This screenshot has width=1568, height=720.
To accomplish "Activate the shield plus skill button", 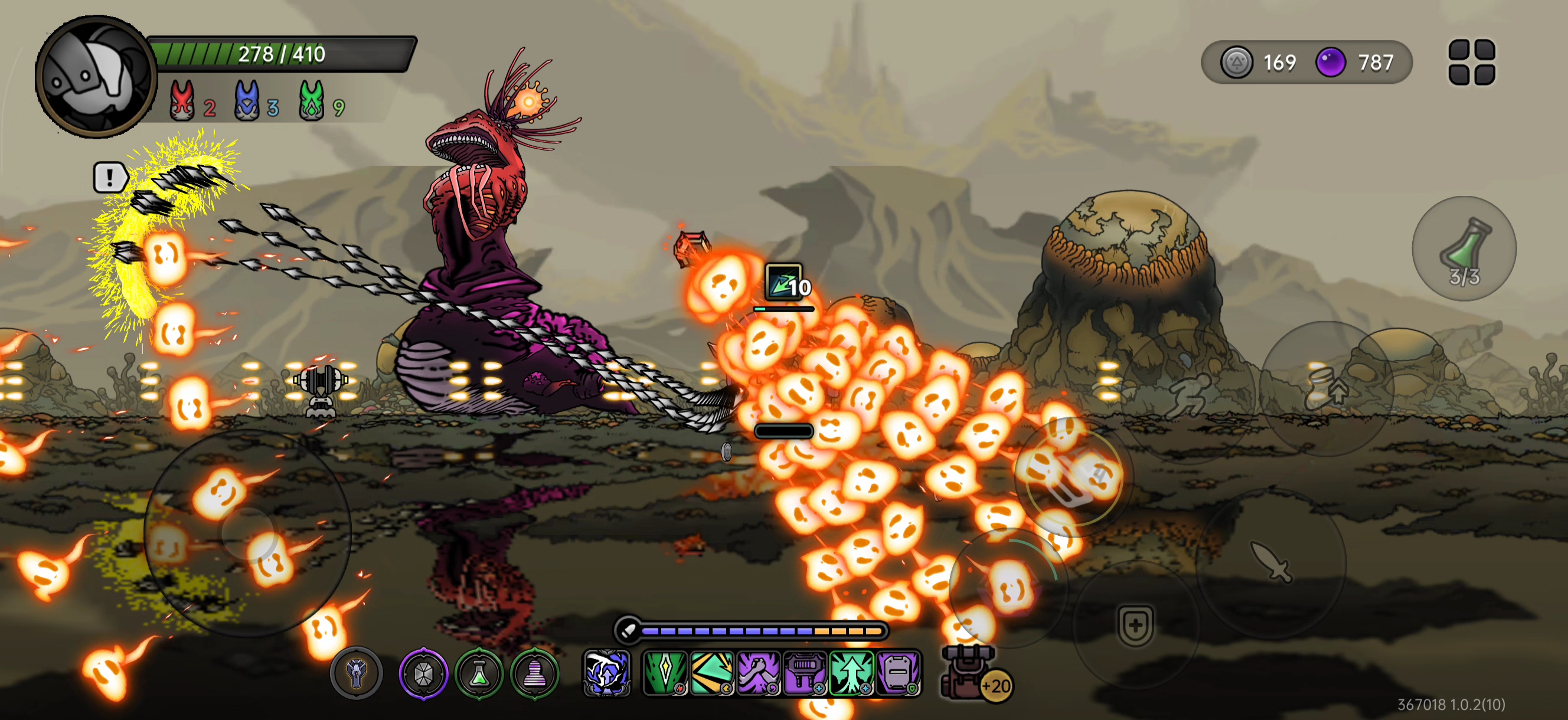I will point(1135,625).
